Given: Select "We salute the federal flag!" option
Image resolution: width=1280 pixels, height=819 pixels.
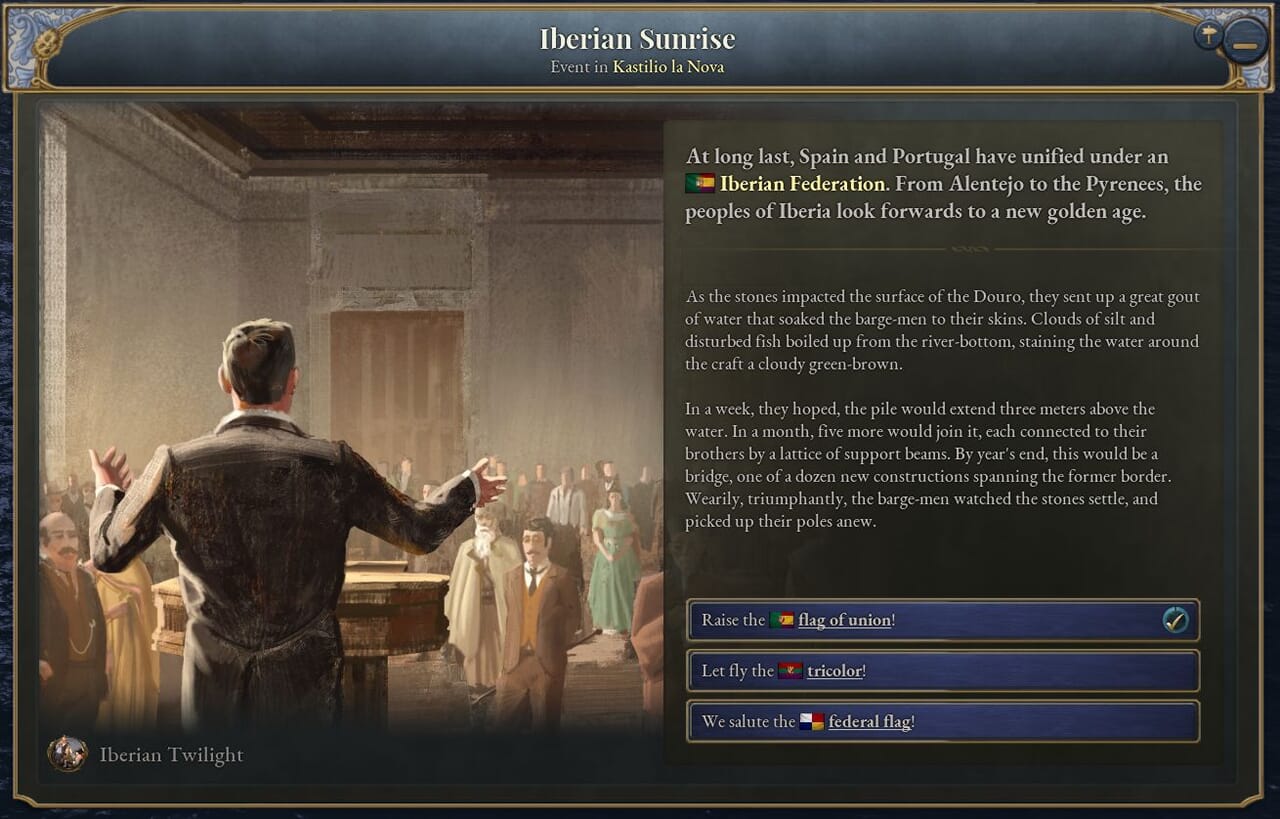Looking at the screenshot, I should coord(942,722).
